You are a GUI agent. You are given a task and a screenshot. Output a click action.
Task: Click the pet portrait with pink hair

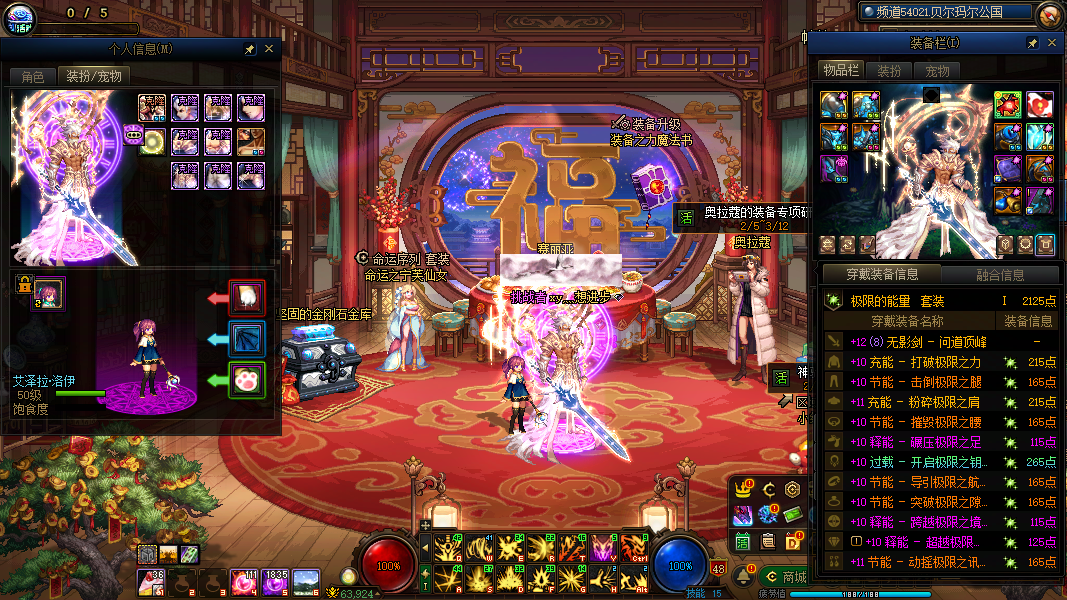[x=48, y=293]
